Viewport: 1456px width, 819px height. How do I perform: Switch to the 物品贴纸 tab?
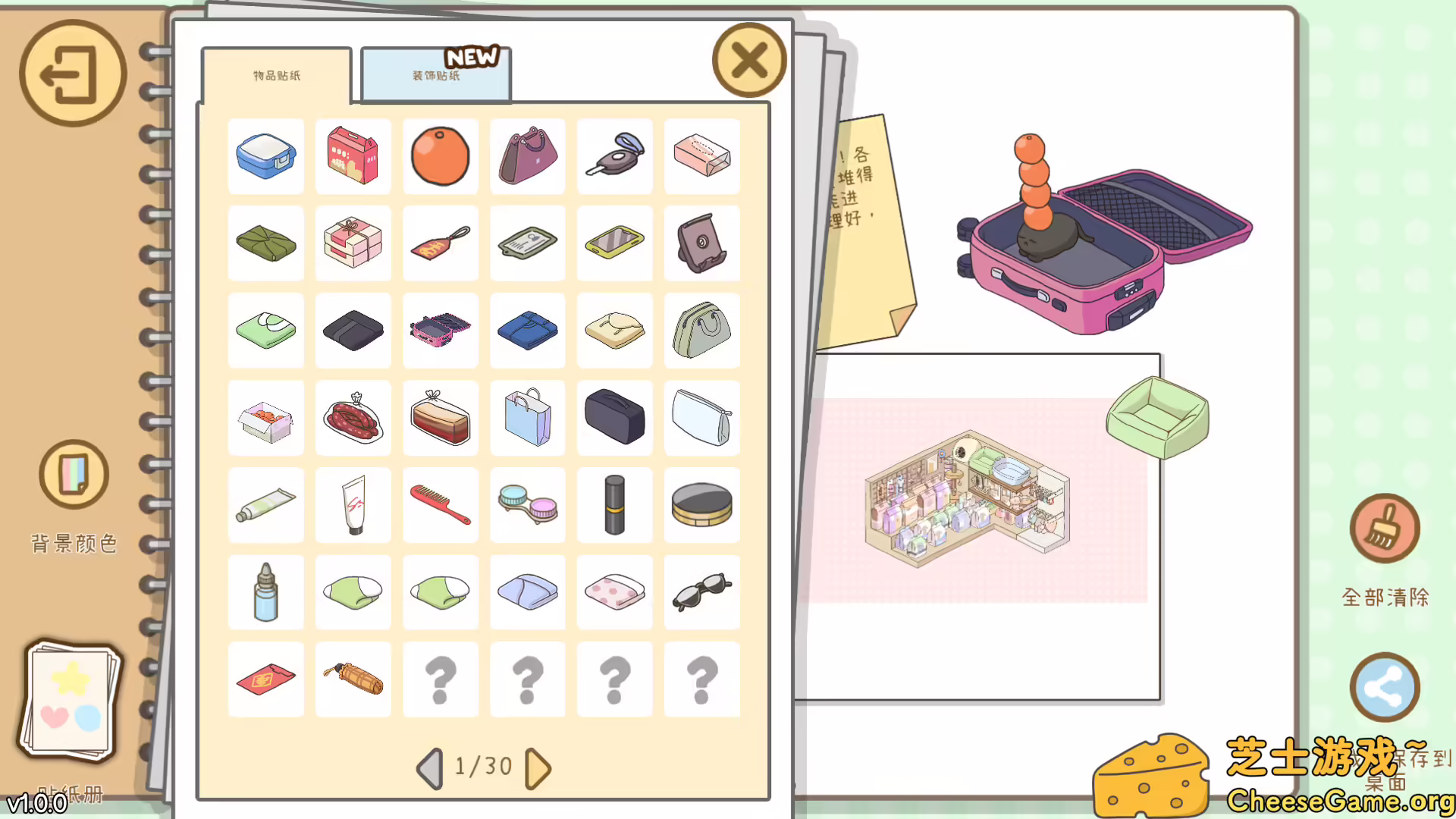[x=275, y=75]
